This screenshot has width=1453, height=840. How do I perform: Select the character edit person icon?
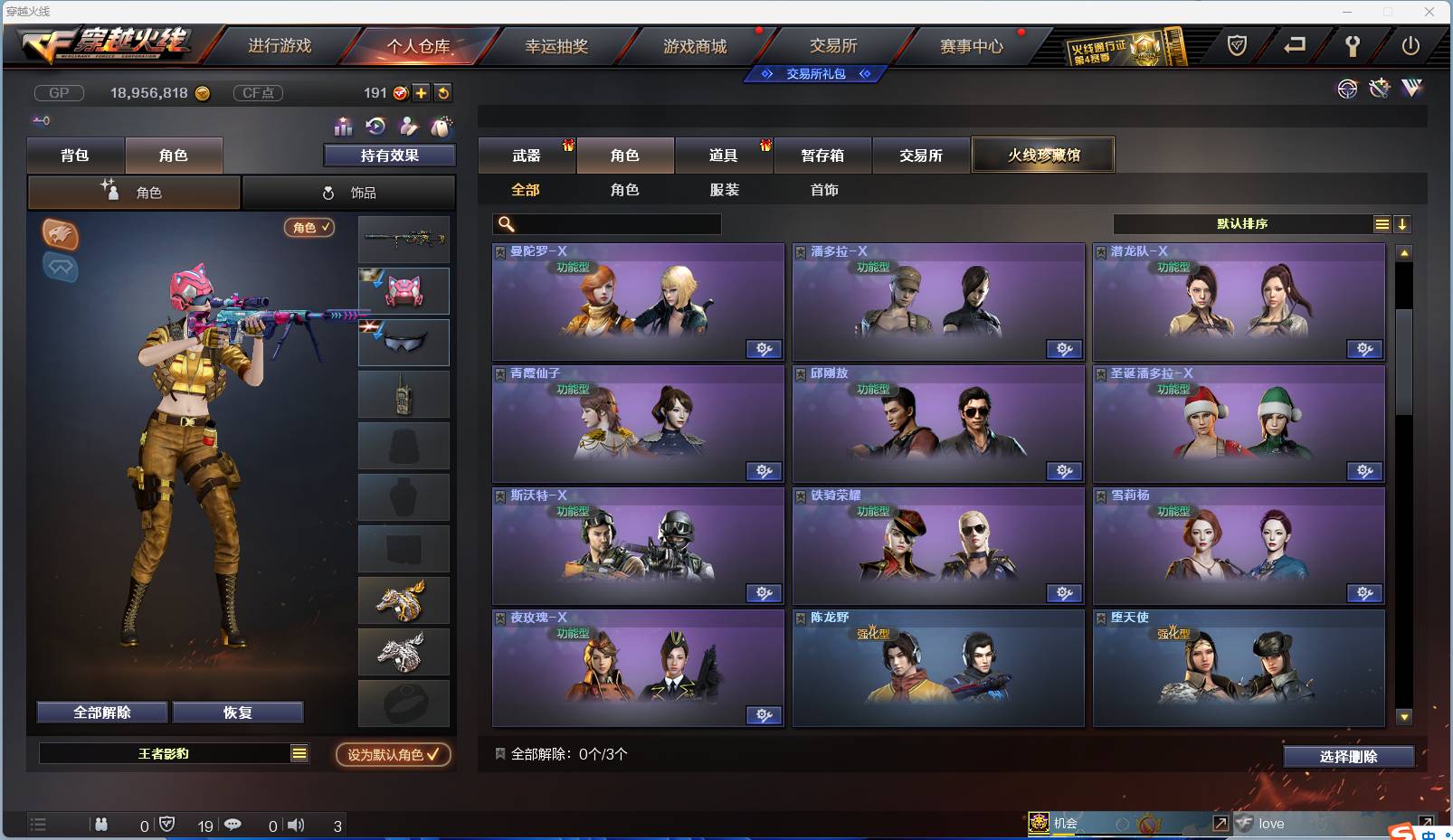(407, 127)
